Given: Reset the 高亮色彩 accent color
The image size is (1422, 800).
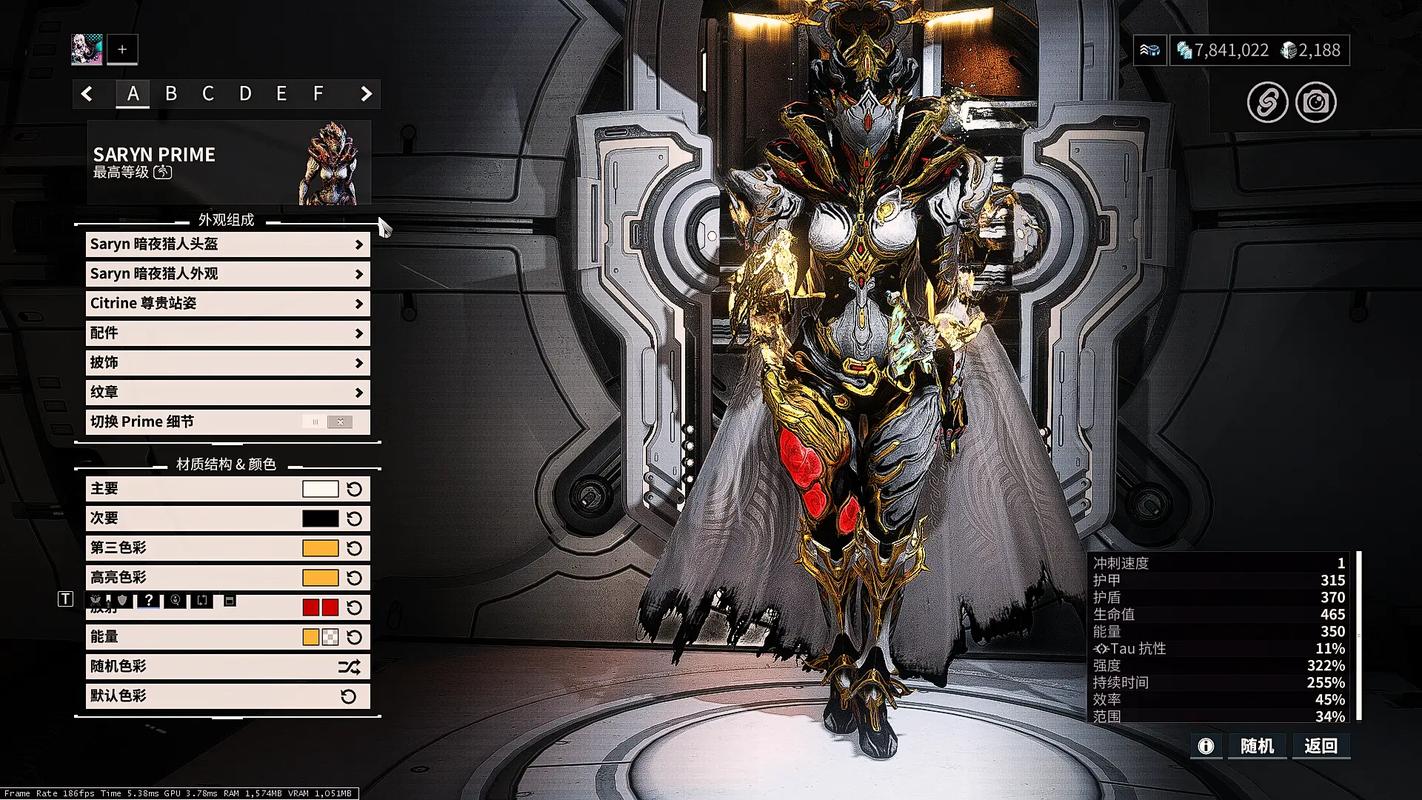Looking at the screenshot, I should click(x=354, y=578).
